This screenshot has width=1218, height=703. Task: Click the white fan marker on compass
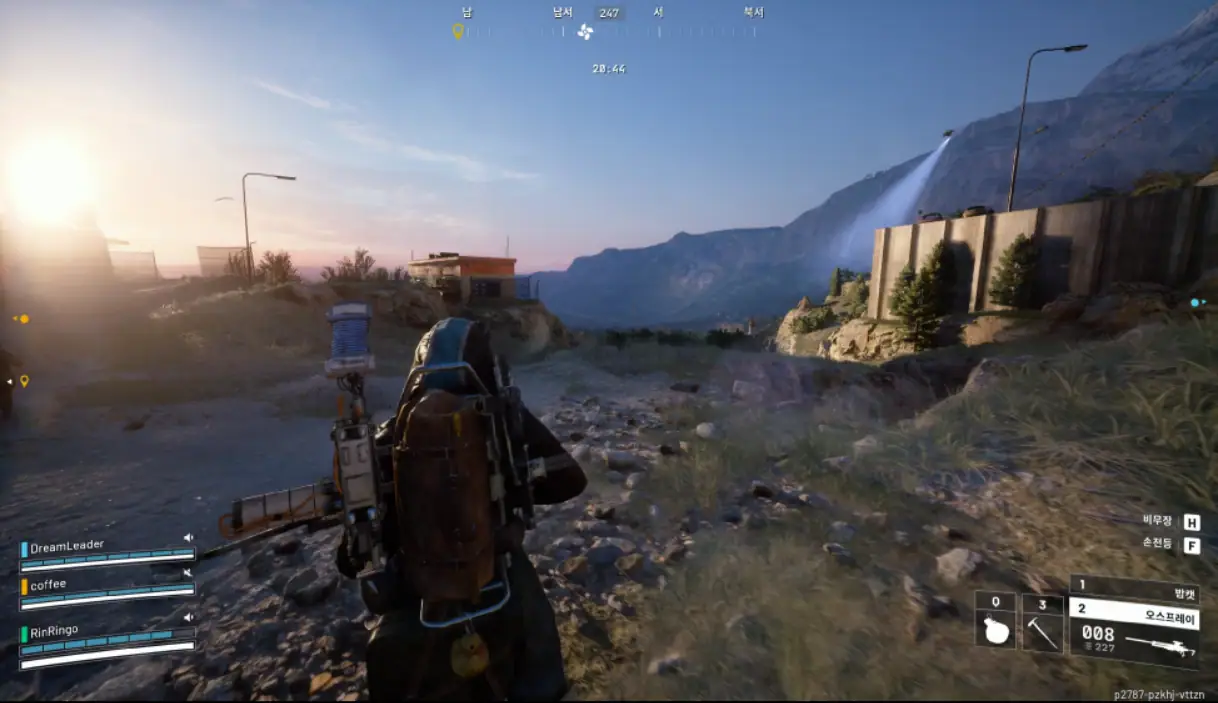pos(585,32)
